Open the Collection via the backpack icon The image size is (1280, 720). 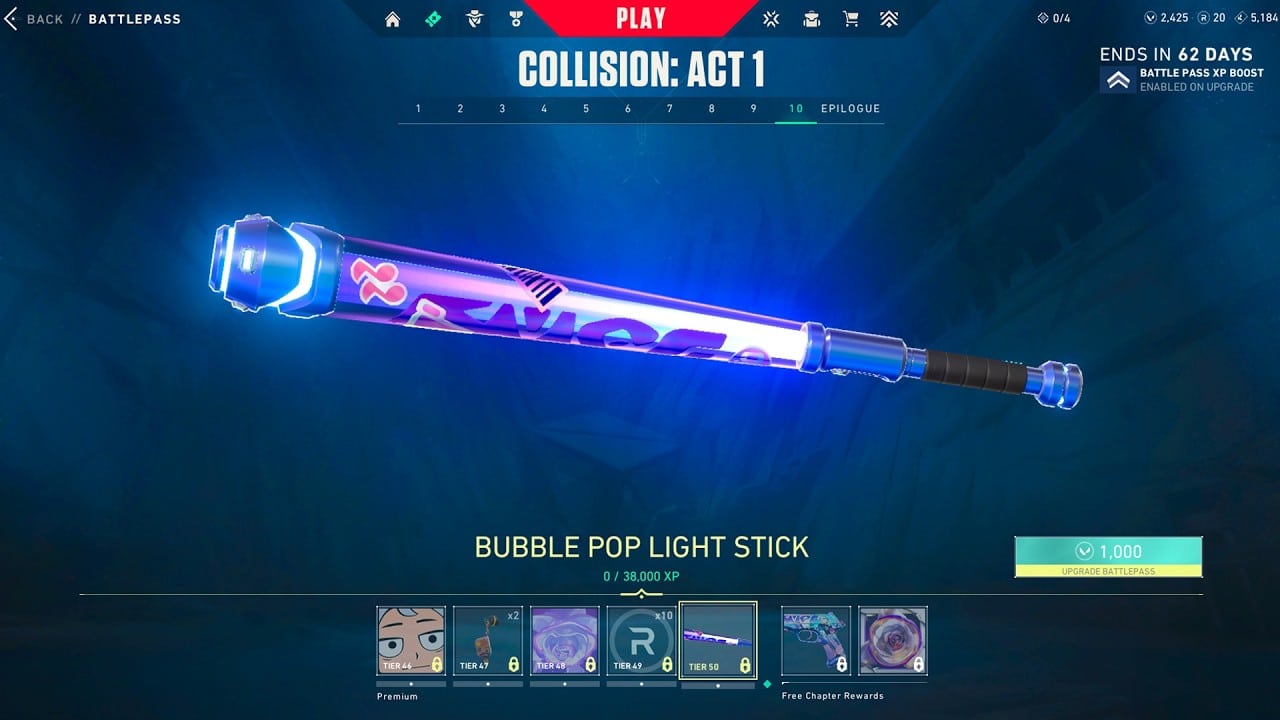[x=811, y=18]
